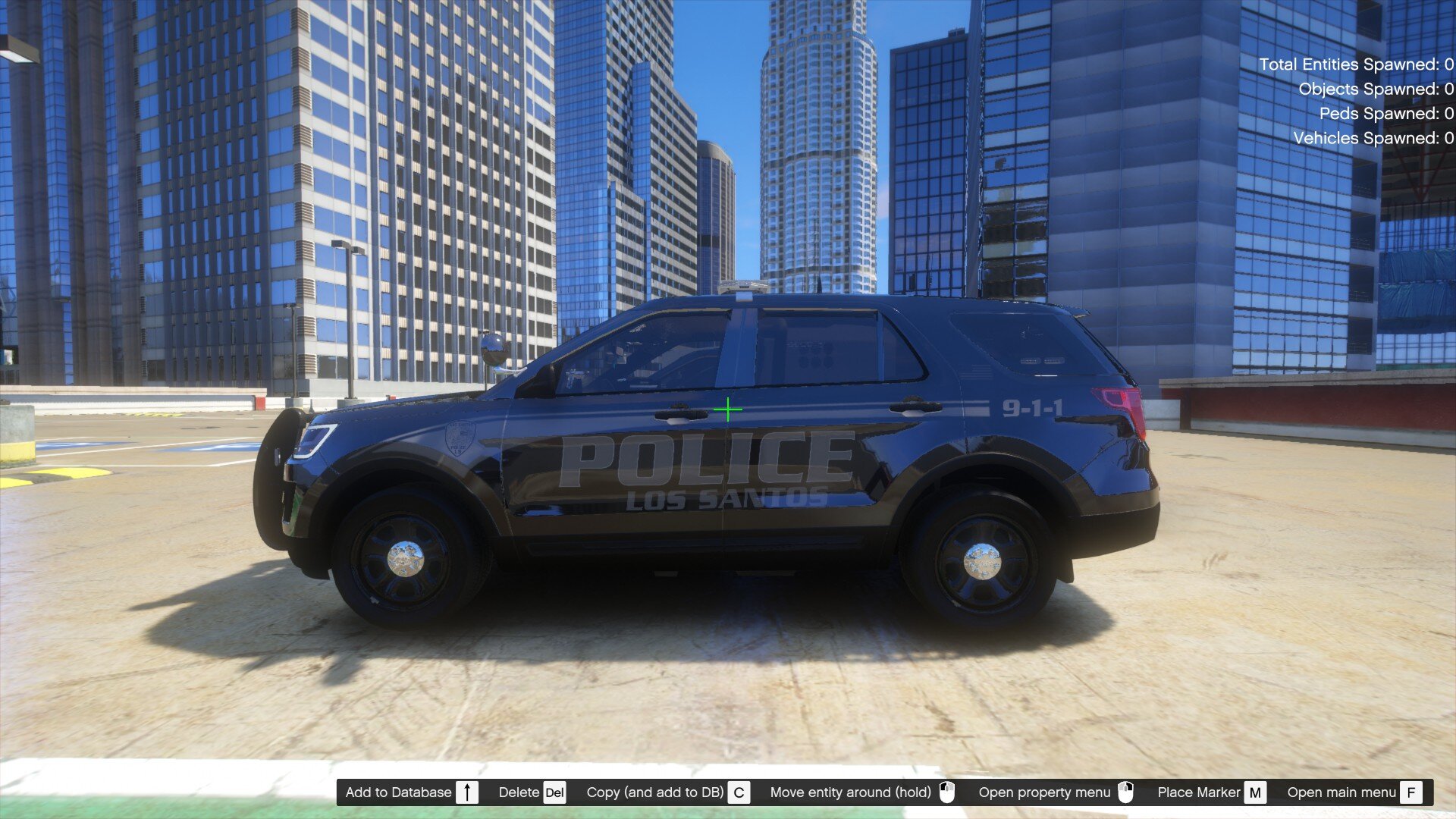
Task: Click the 9-1-1 text on the rear quarter
Action: (1030, 406)
